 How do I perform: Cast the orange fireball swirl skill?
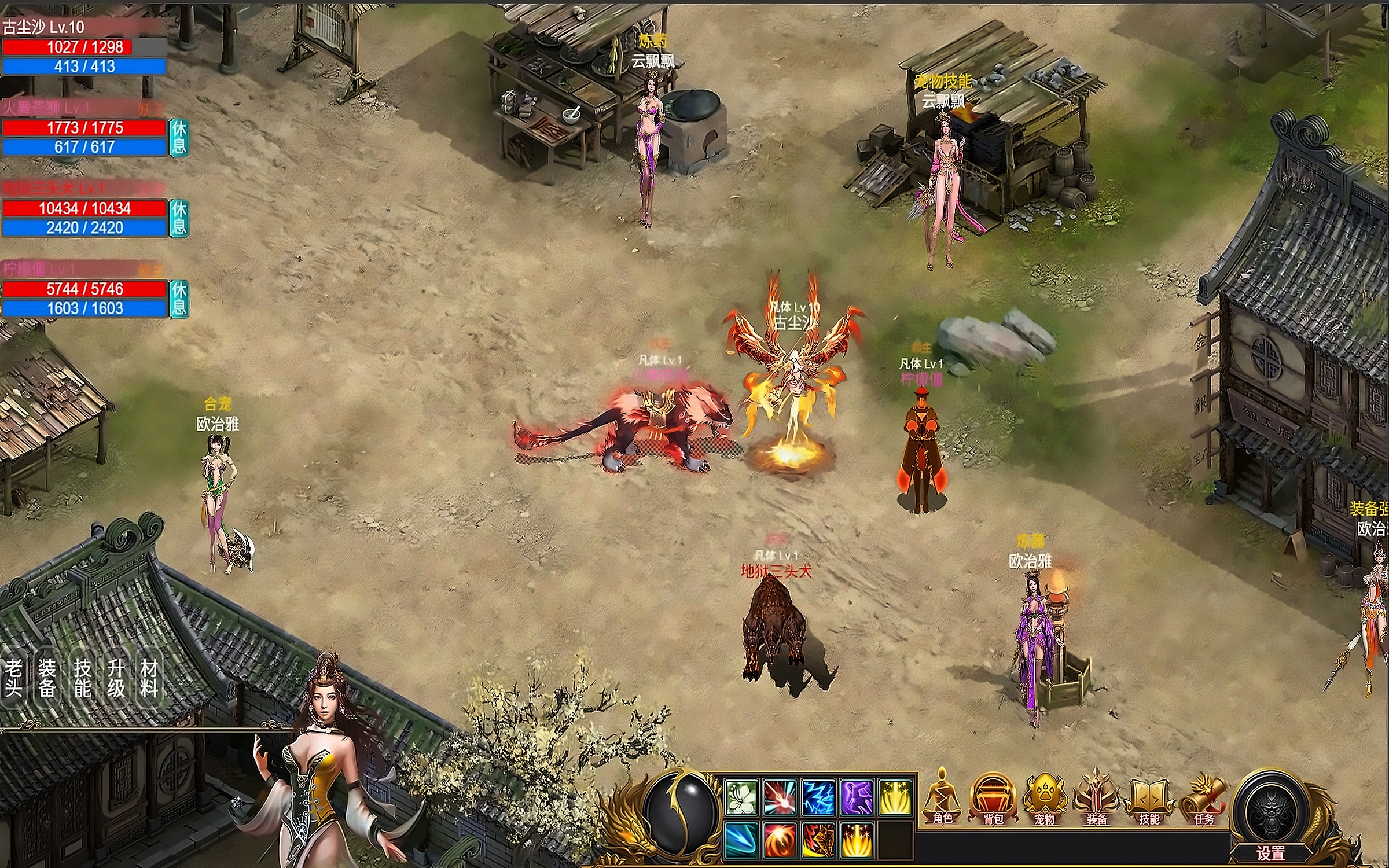780,839
